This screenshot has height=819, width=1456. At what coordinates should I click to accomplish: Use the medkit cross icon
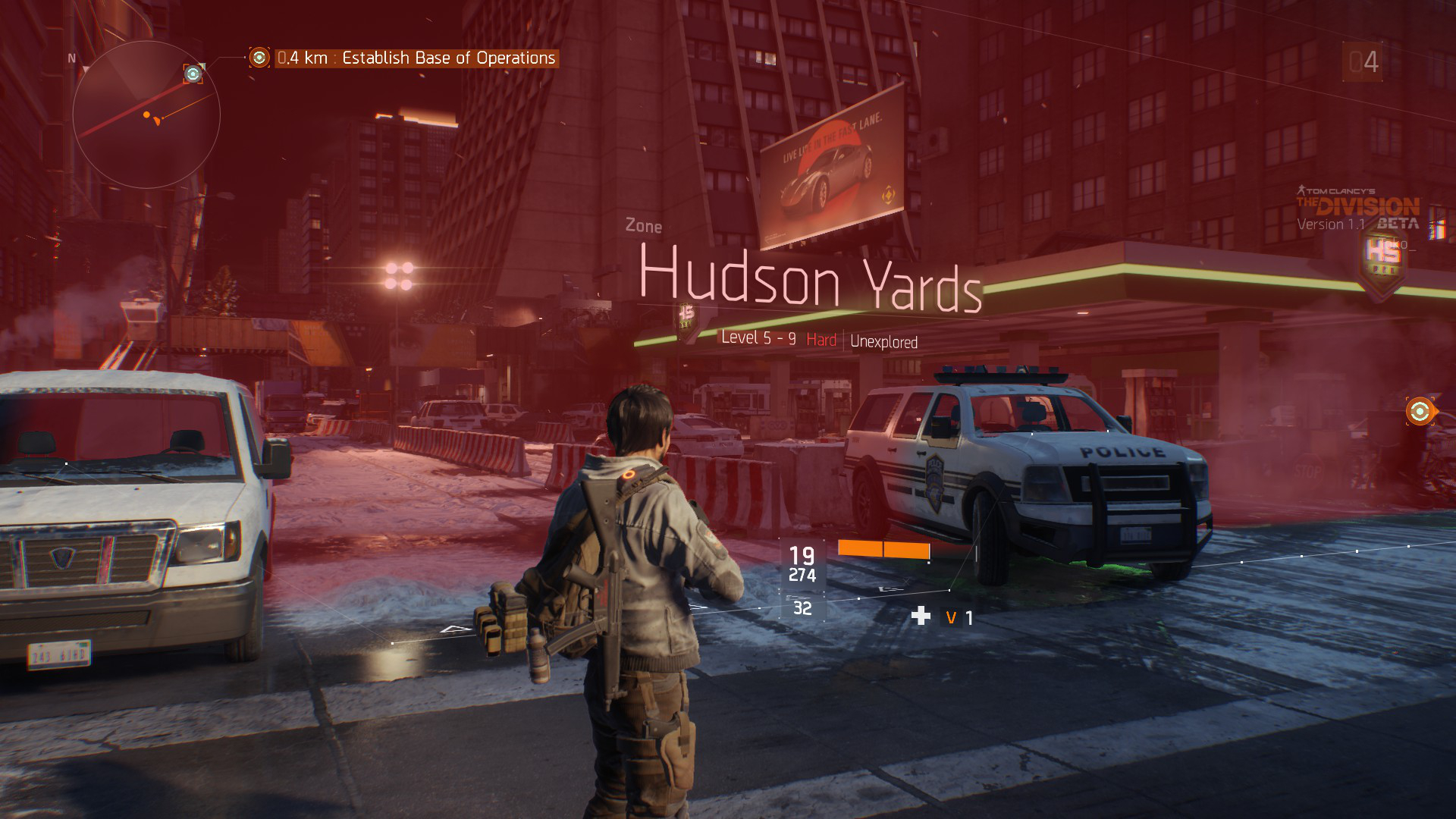click(921, 616)
